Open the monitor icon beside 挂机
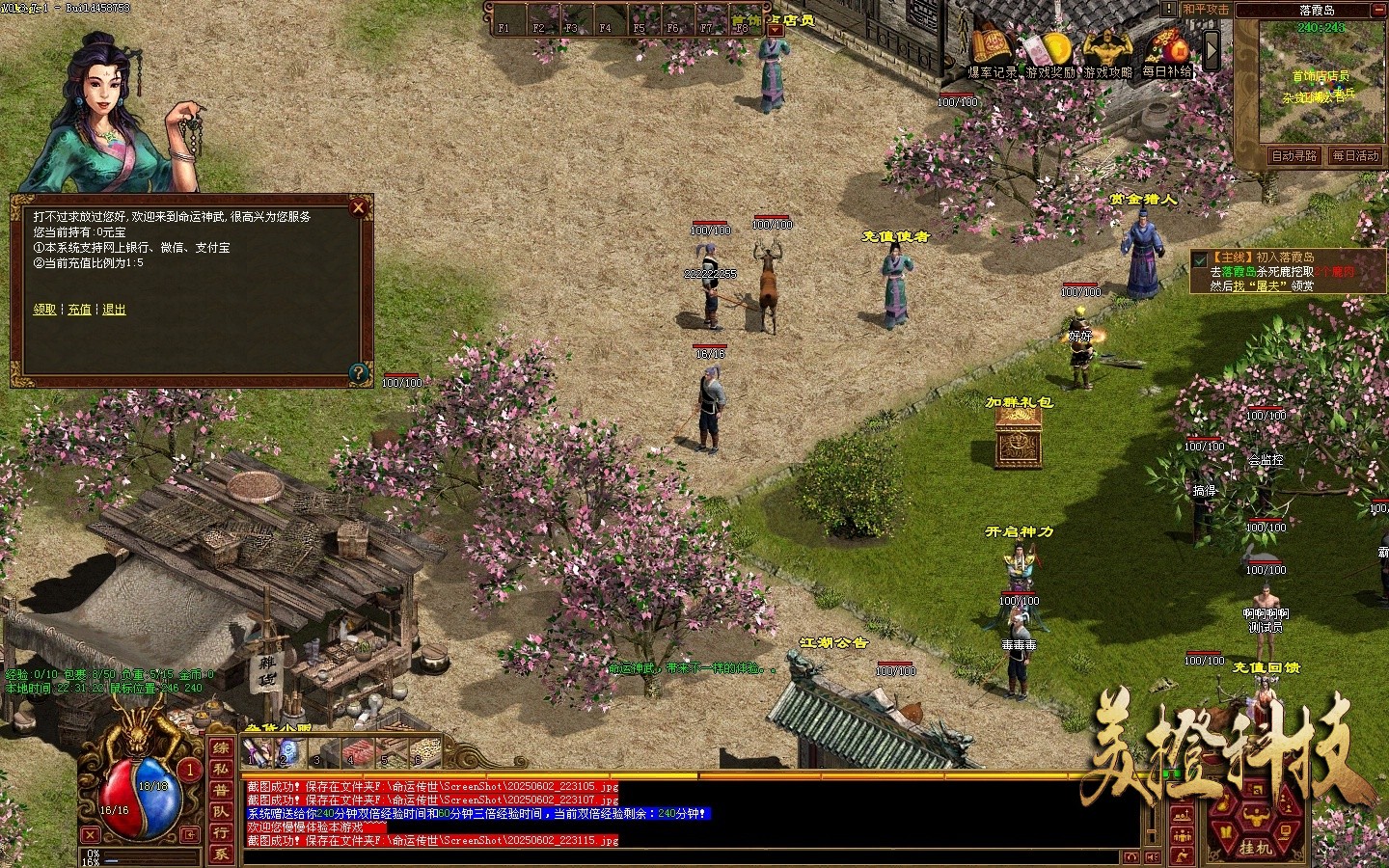The image size is (1389, 868). pos(1286,830)
